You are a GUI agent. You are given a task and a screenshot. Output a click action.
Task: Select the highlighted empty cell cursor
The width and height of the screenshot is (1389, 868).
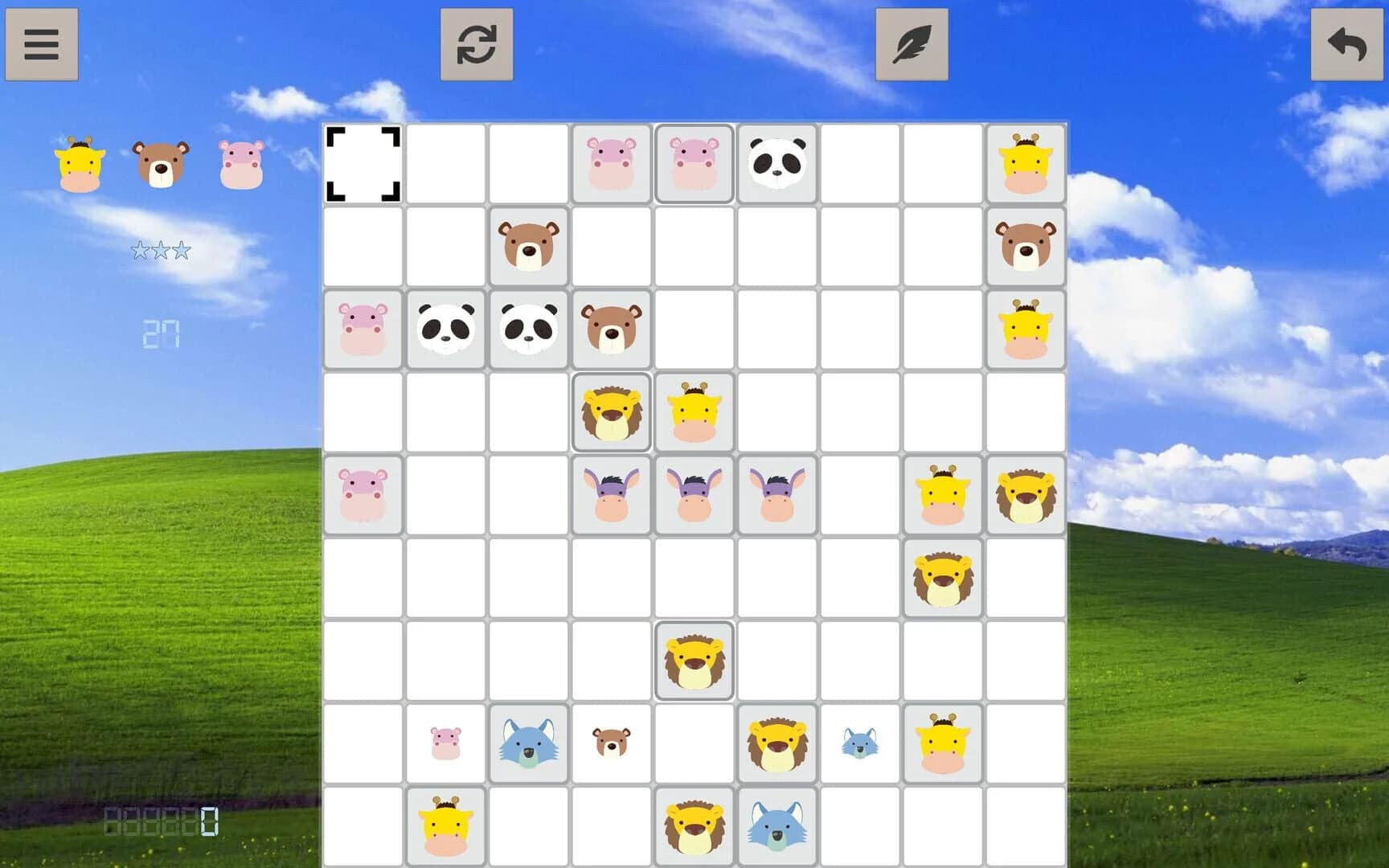(363, 163)
